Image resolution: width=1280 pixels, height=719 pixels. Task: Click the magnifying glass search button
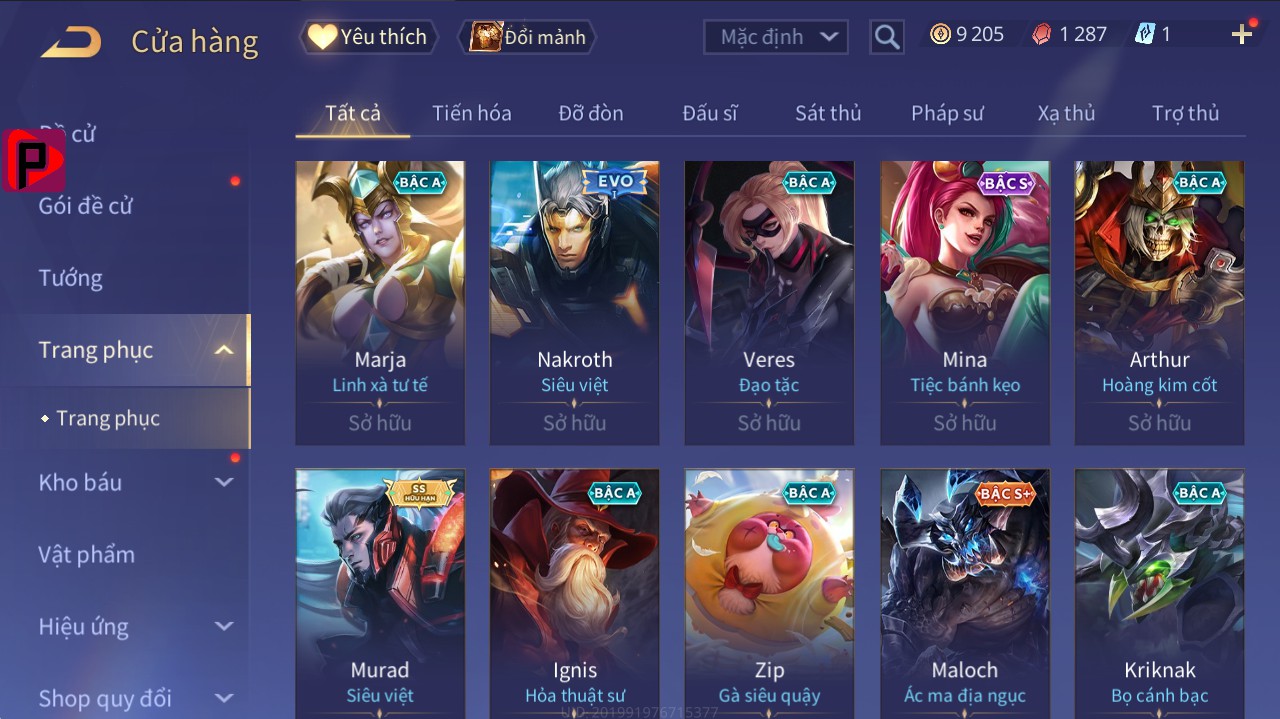(x=886, y=37)
